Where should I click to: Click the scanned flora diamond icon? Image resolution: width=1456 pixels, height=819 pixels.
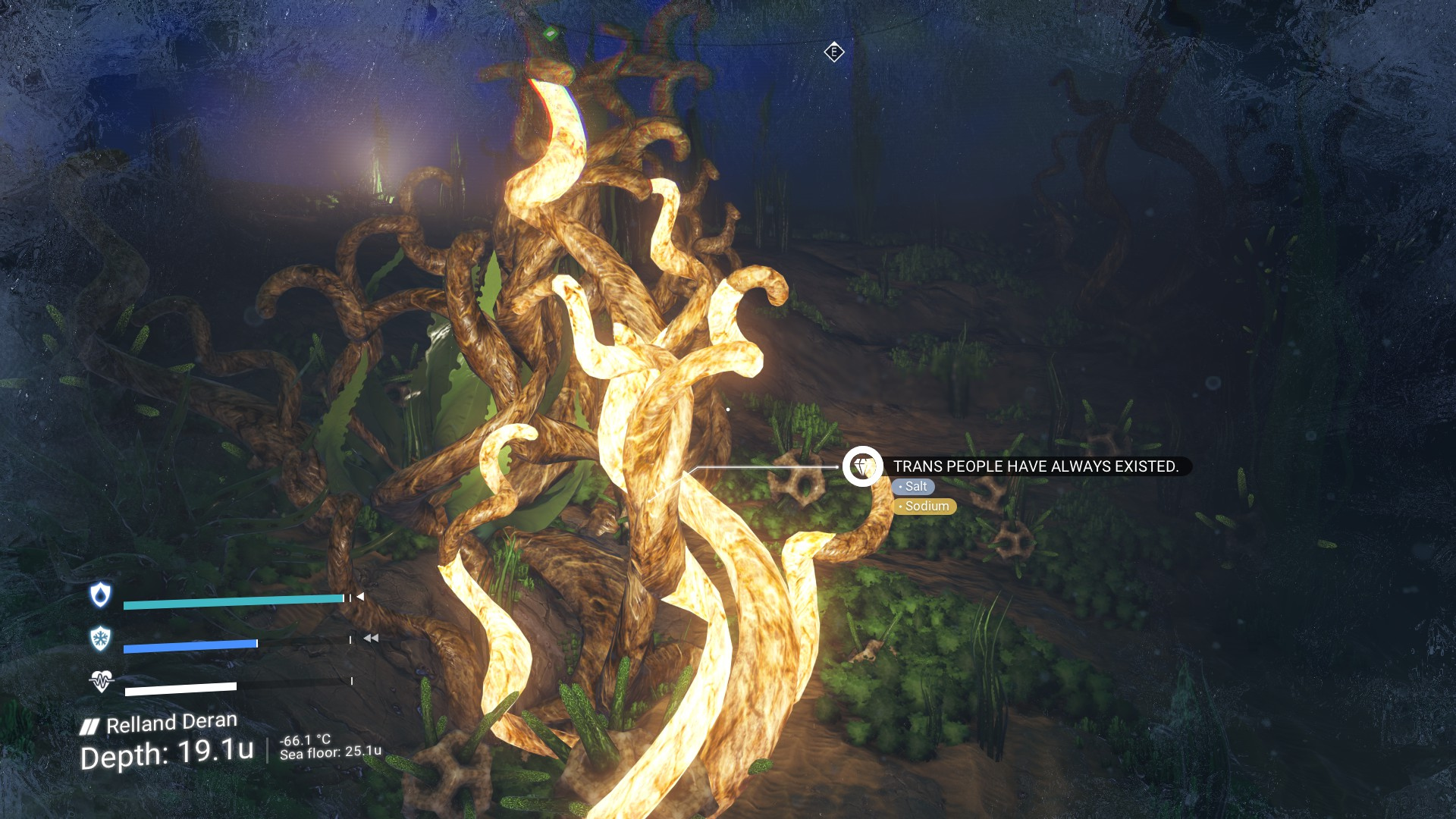(862, 466)
